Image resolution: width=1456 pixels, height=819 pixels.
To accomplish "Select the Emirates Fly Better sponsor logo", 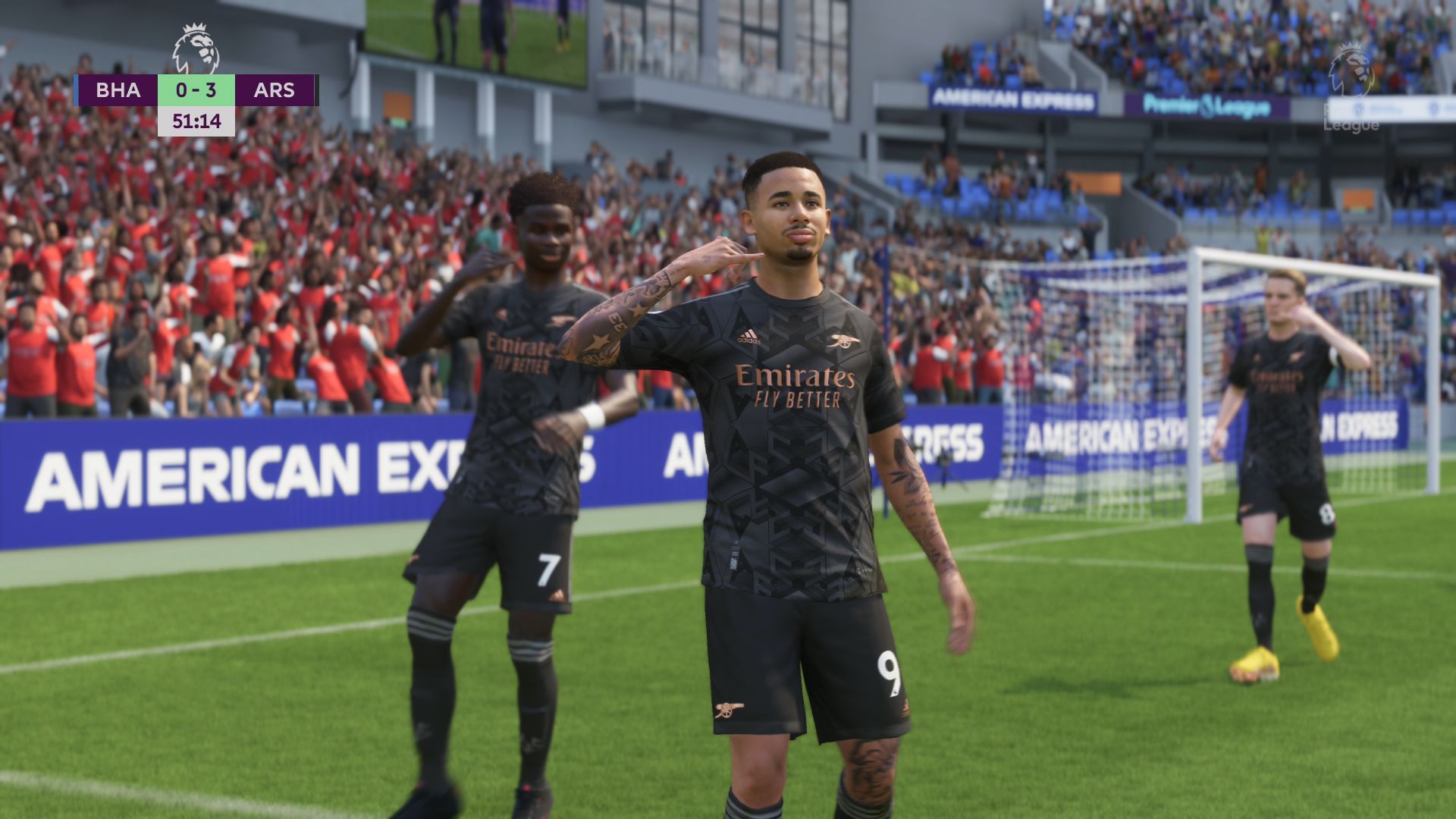I will tap(792, 383).
